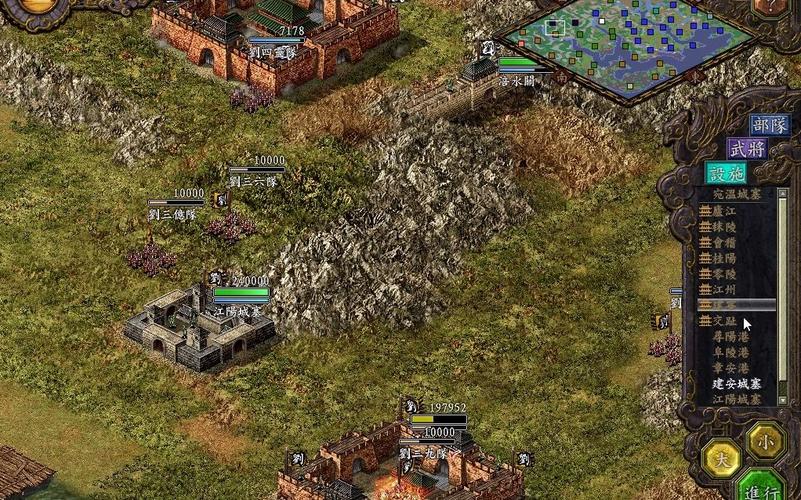
Task: Click the round 小 button
Action: 765,439
